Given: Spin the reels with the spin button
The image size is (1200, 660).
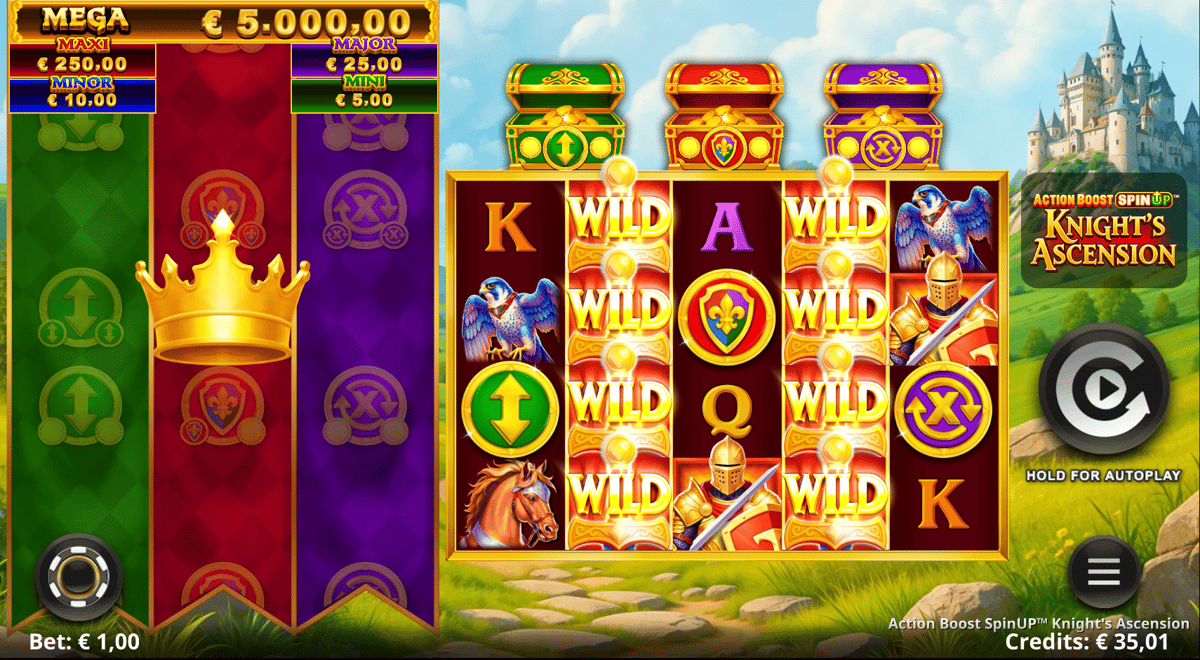Looking at the screenshot, I should pyautogui.click(x=1103, y=391).
